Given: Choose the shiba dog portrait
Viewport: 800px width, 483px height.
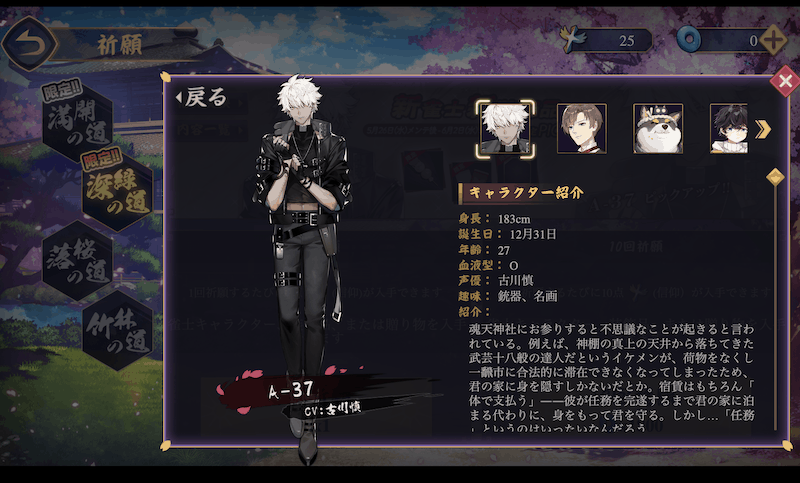Looking at the screenshot, I should coord(658,129).
